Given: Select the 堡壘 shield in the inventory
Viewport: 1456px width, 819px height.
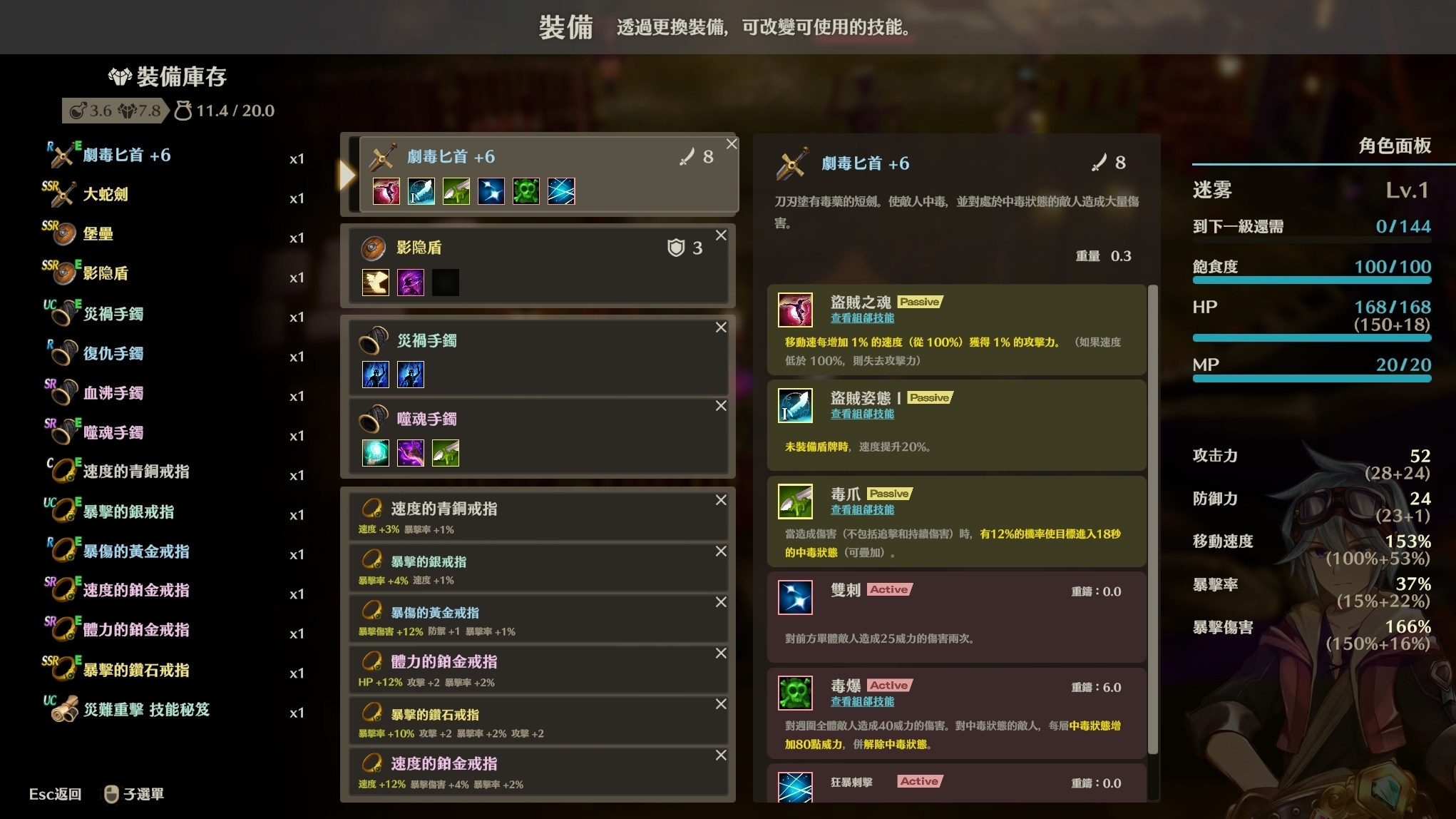Looking at the screenshot, I should [x=96, y=234].
